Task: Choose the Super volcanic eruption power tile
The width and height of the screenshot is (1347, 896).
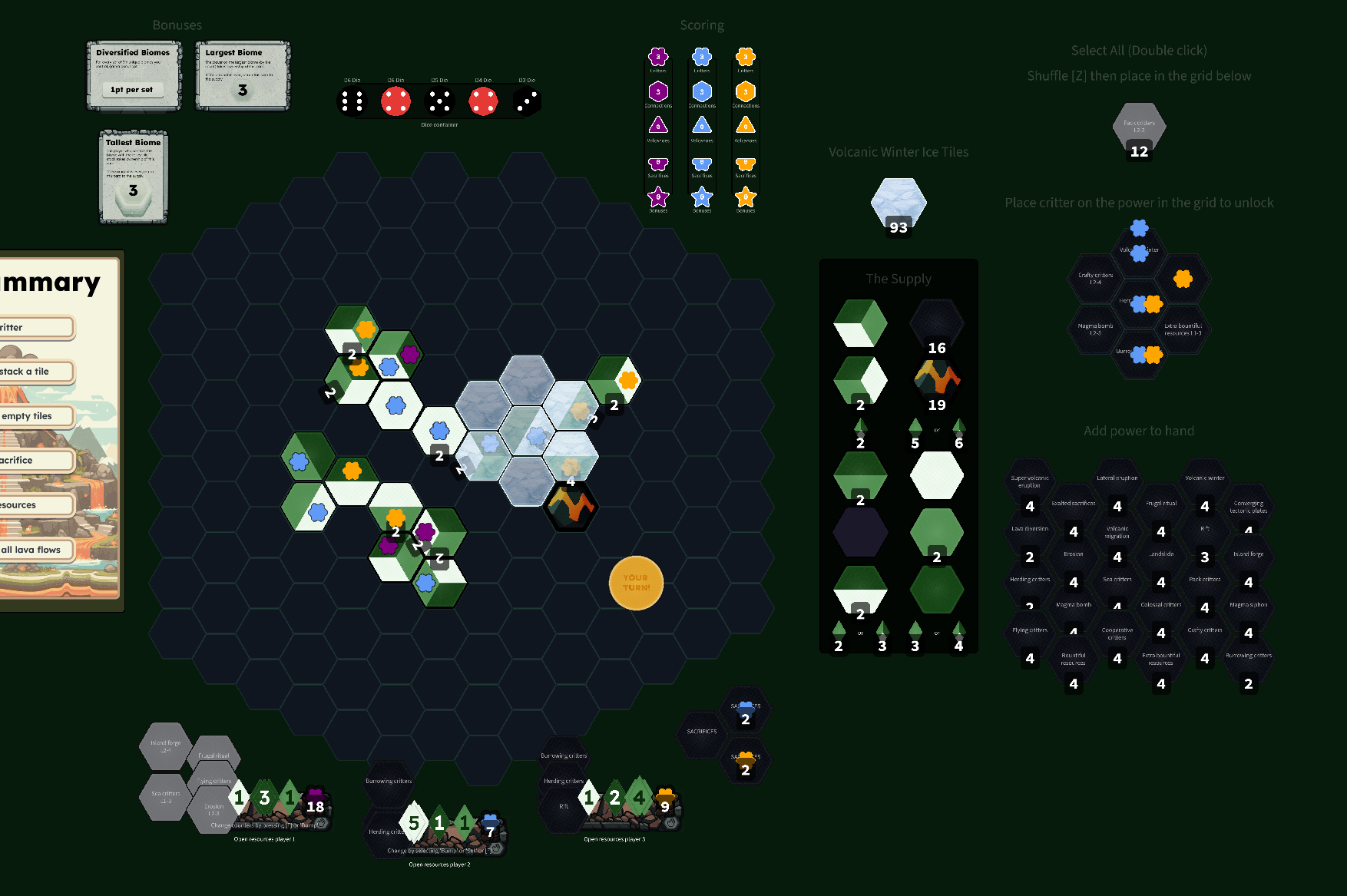Action: [x=1030, y=488]
